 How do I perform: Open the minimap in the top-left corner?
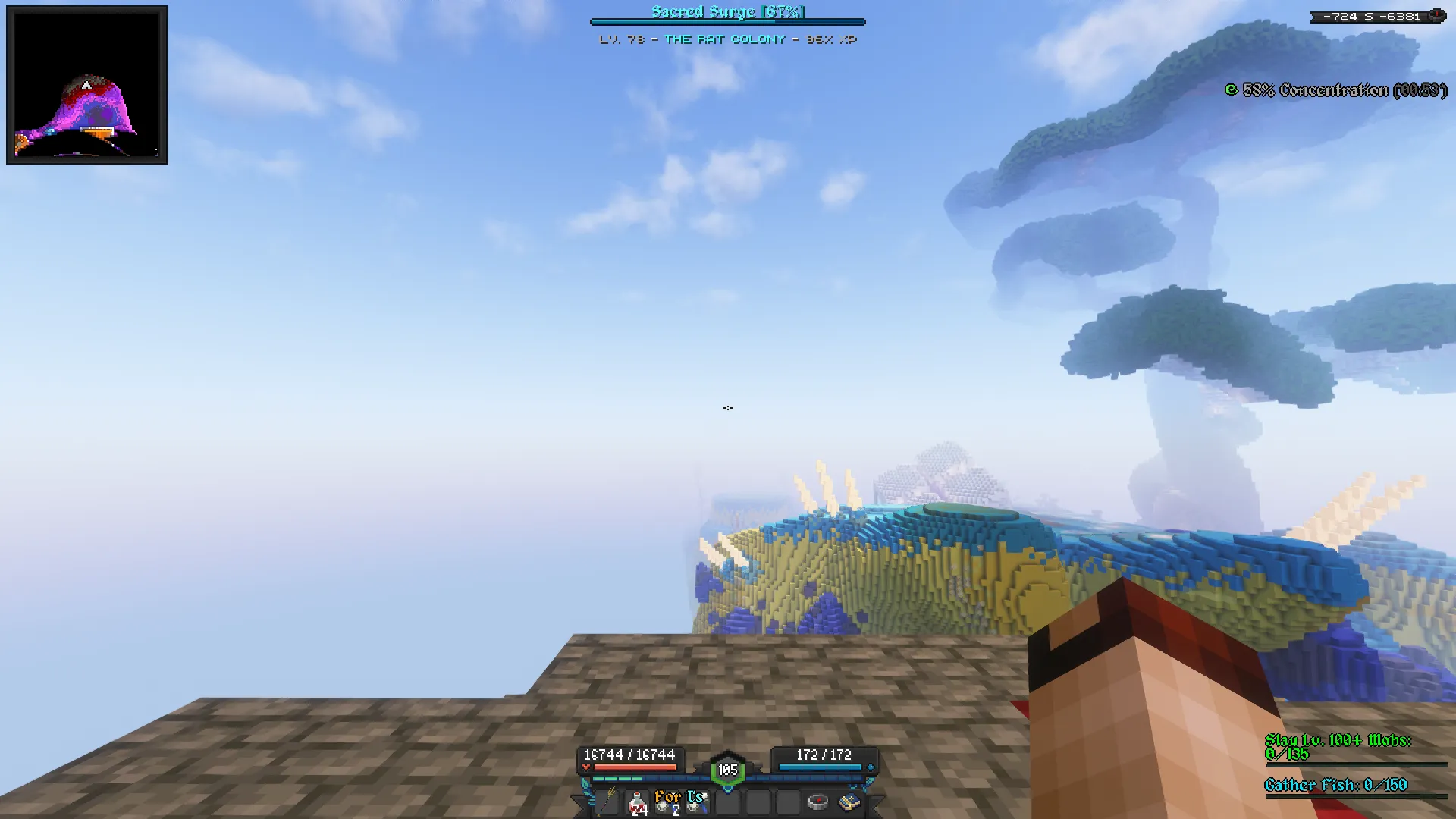tap(88, 84)
